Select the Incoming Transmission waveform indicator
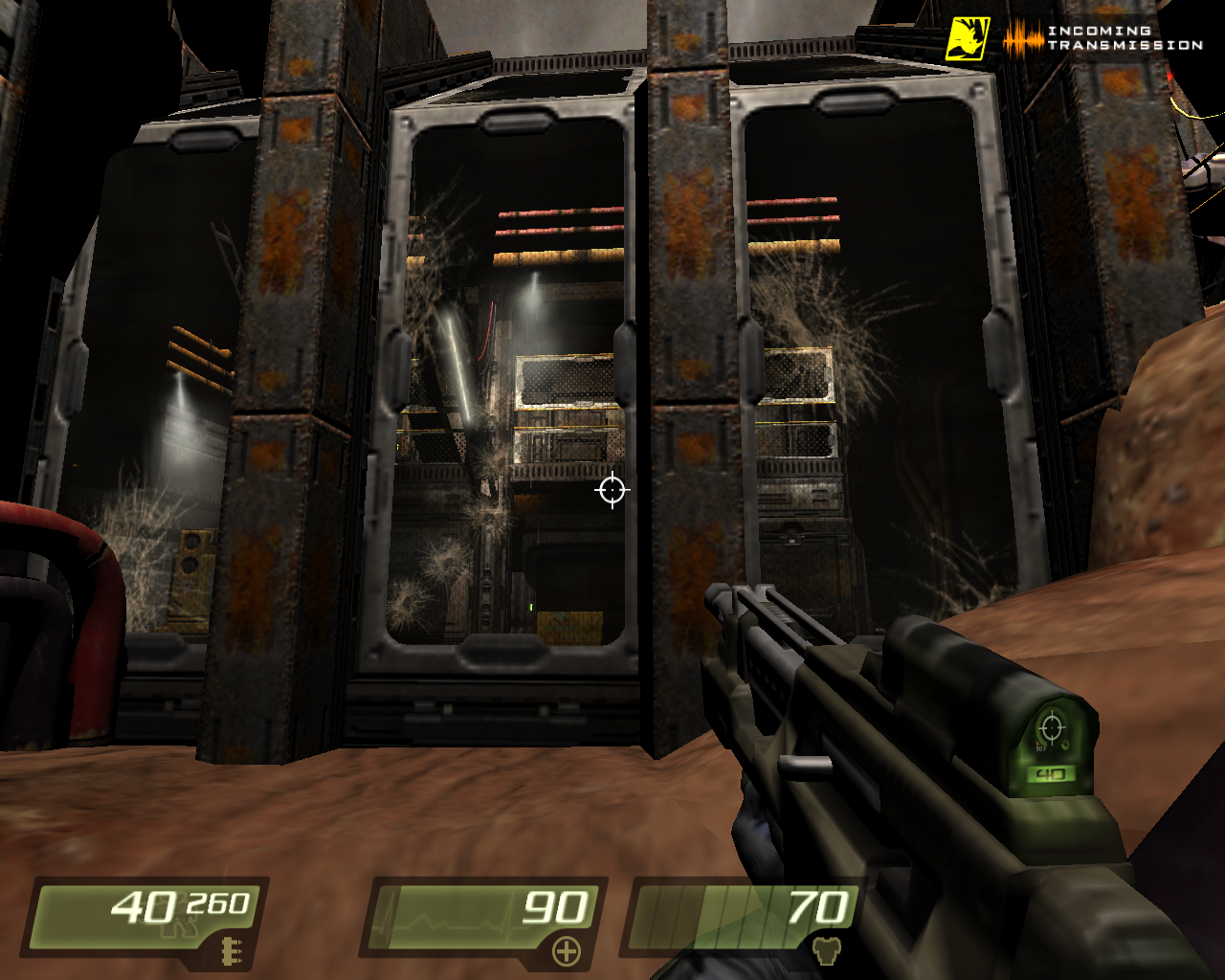The image size is (1225, 980). (x=1023, y=38)
